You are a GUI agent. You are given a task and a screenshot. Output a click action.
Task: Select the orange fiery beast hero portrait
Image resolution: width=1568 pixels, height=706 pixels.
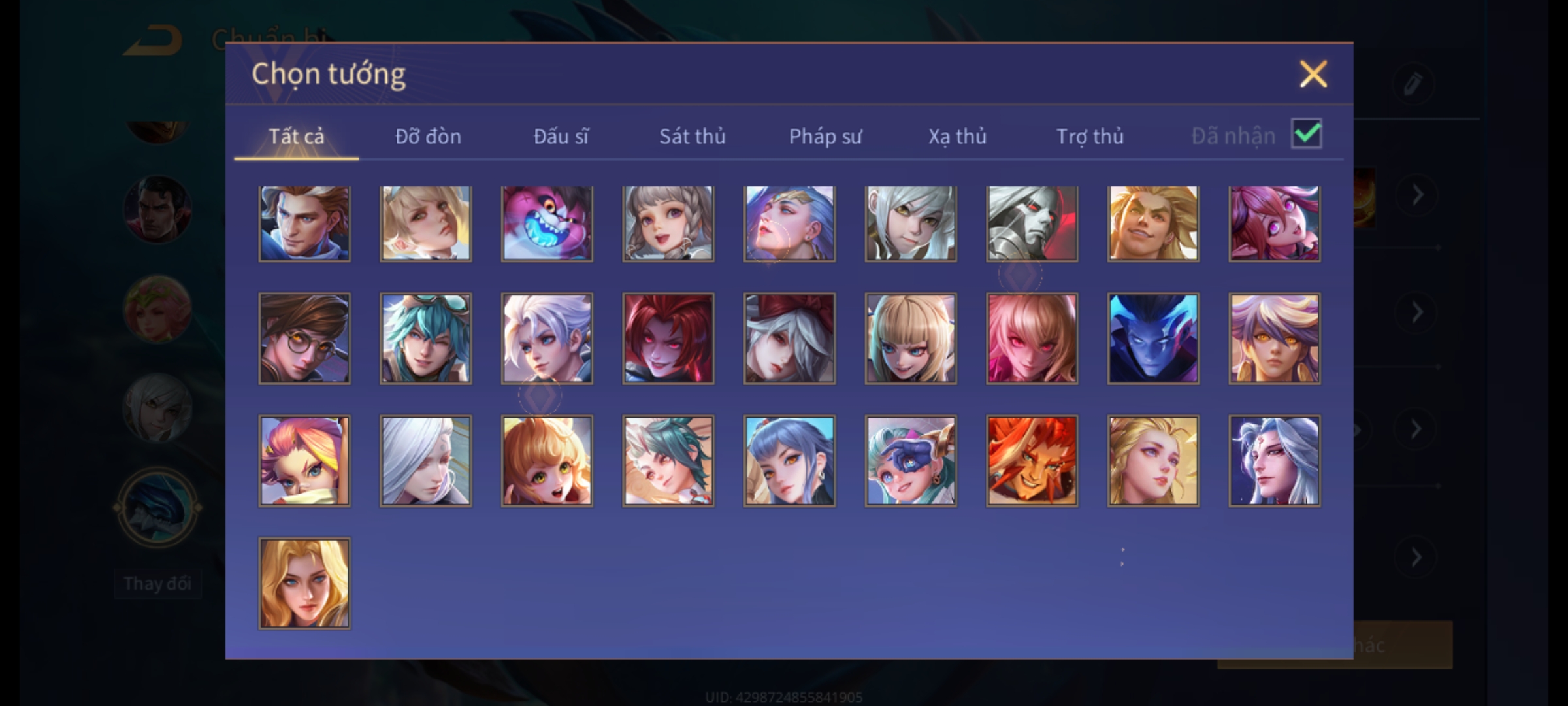click(x=1032, y=461)
